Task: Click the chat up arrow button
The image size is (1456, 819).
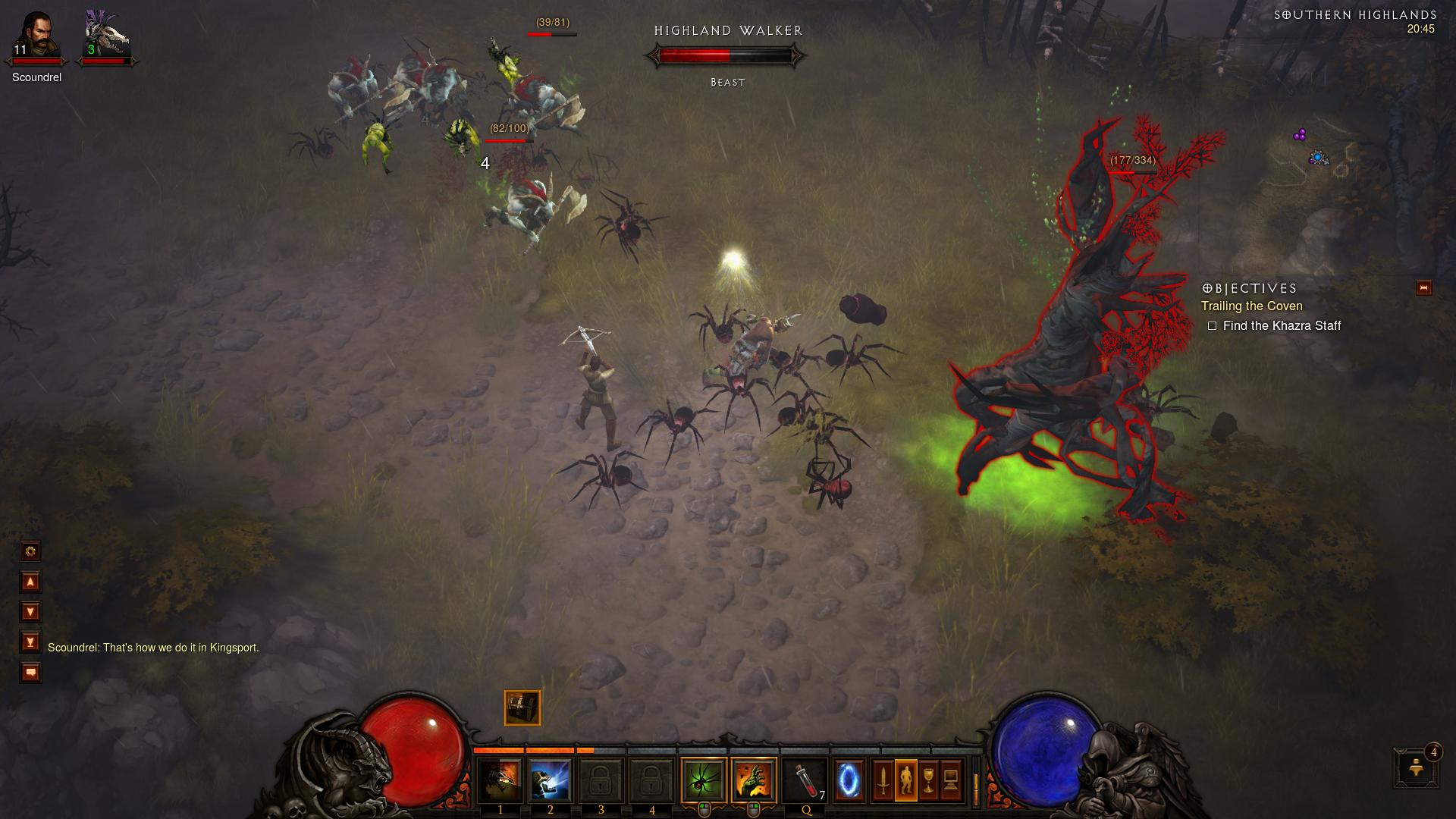Action: [x=30, y=582]
